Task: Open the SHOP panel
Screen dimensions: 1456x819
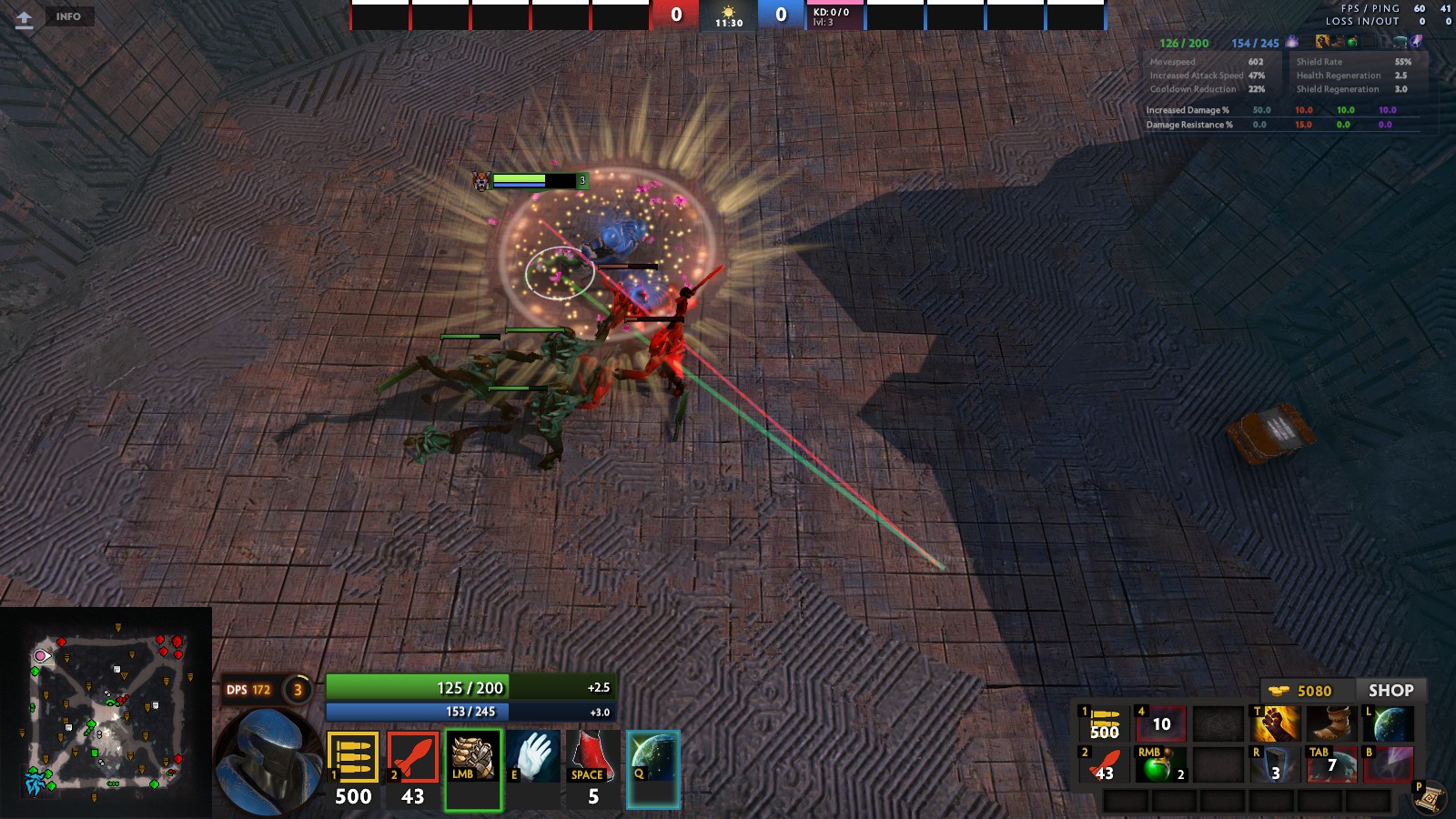Action: tap(1390, 691)
